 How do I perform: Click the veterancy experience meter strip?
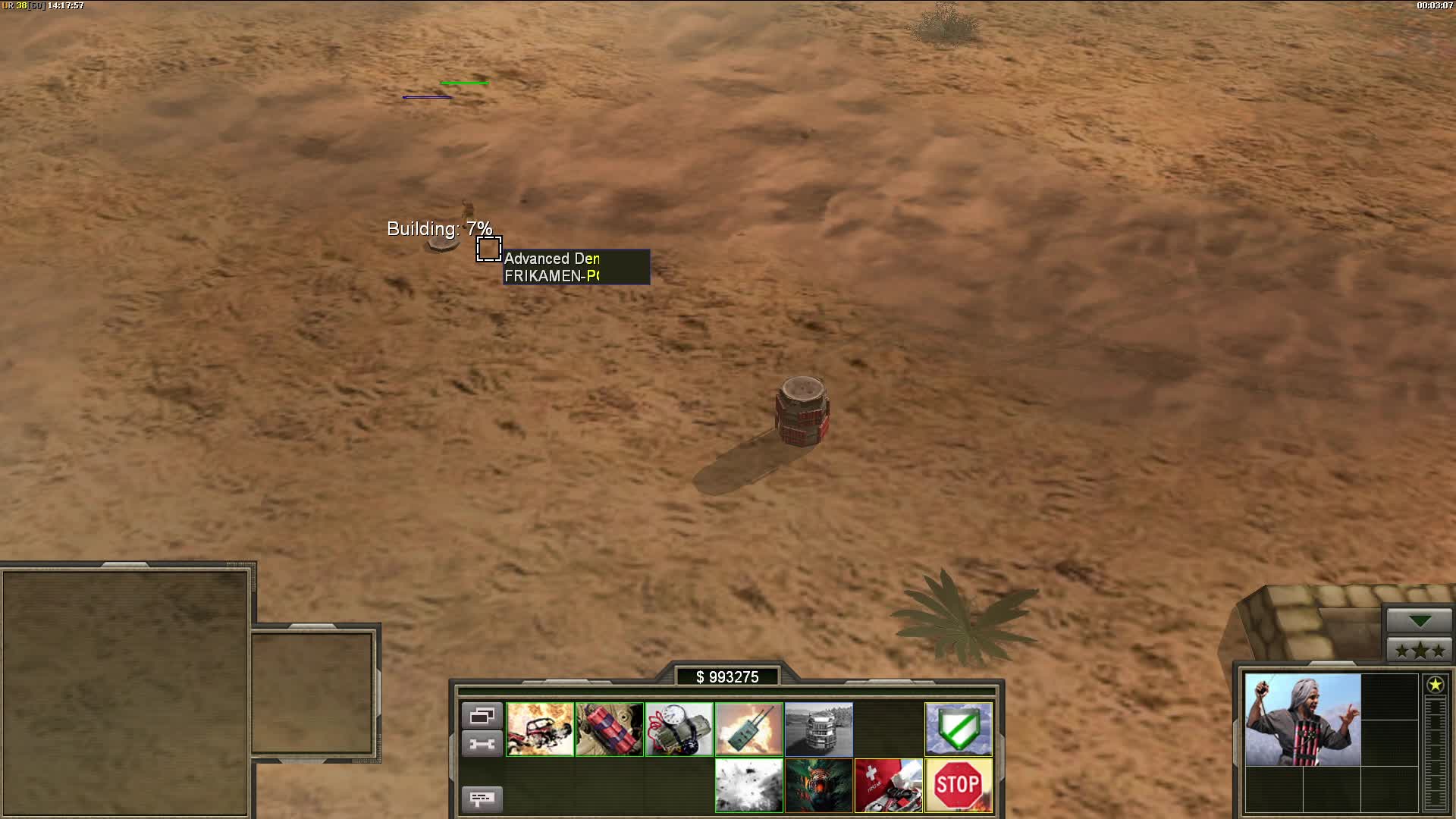click(1436, 751)
